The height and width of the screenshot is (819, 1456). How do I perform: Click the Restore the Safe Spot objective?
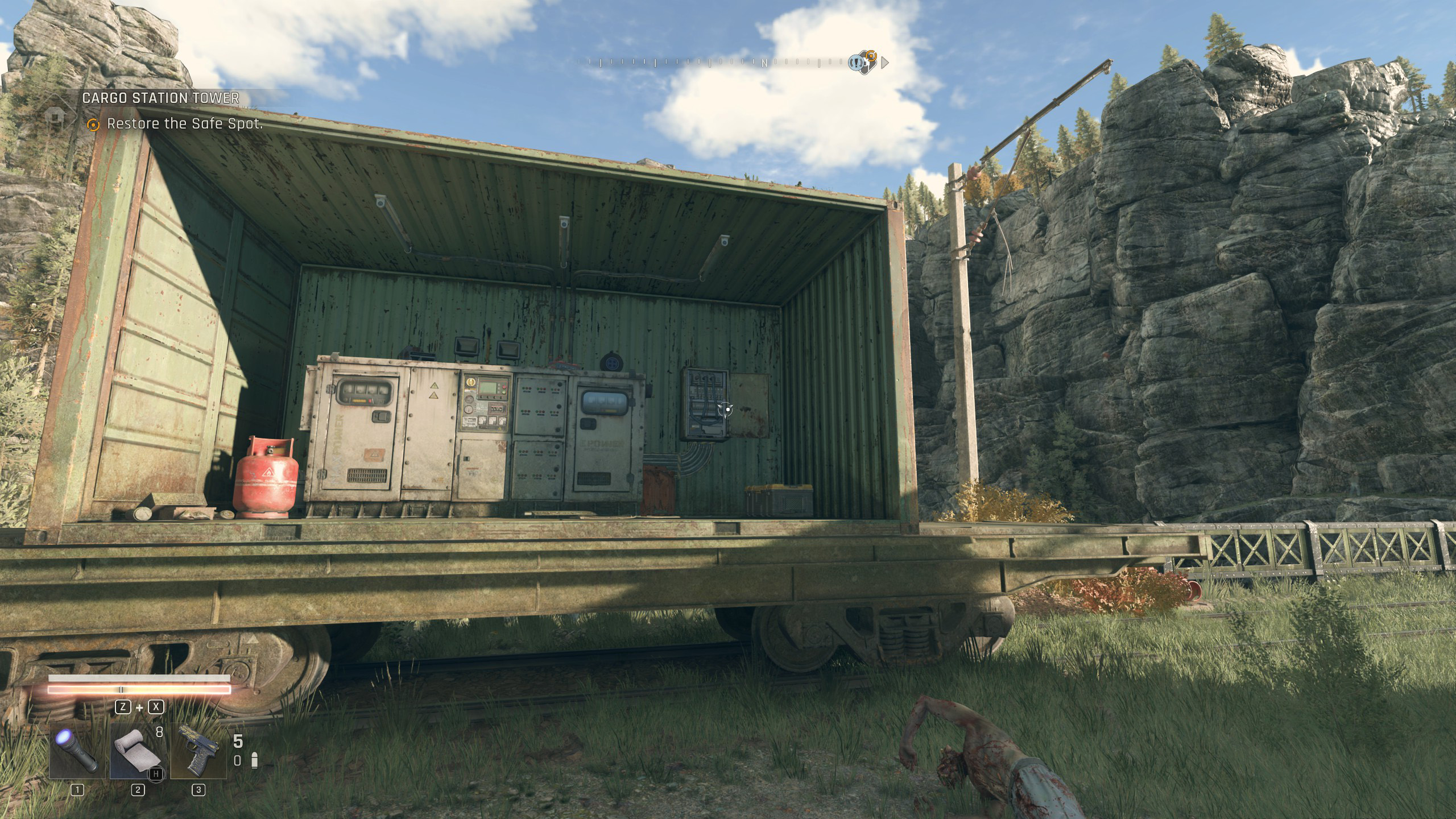(184, 124)
